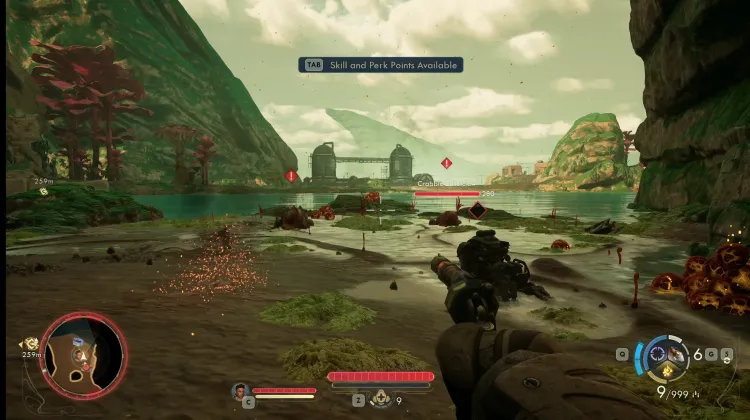Screen dimensions: 750x420
Task: Select the quest tracker icon beside the minimap
Action: click(x=29, y=344)
